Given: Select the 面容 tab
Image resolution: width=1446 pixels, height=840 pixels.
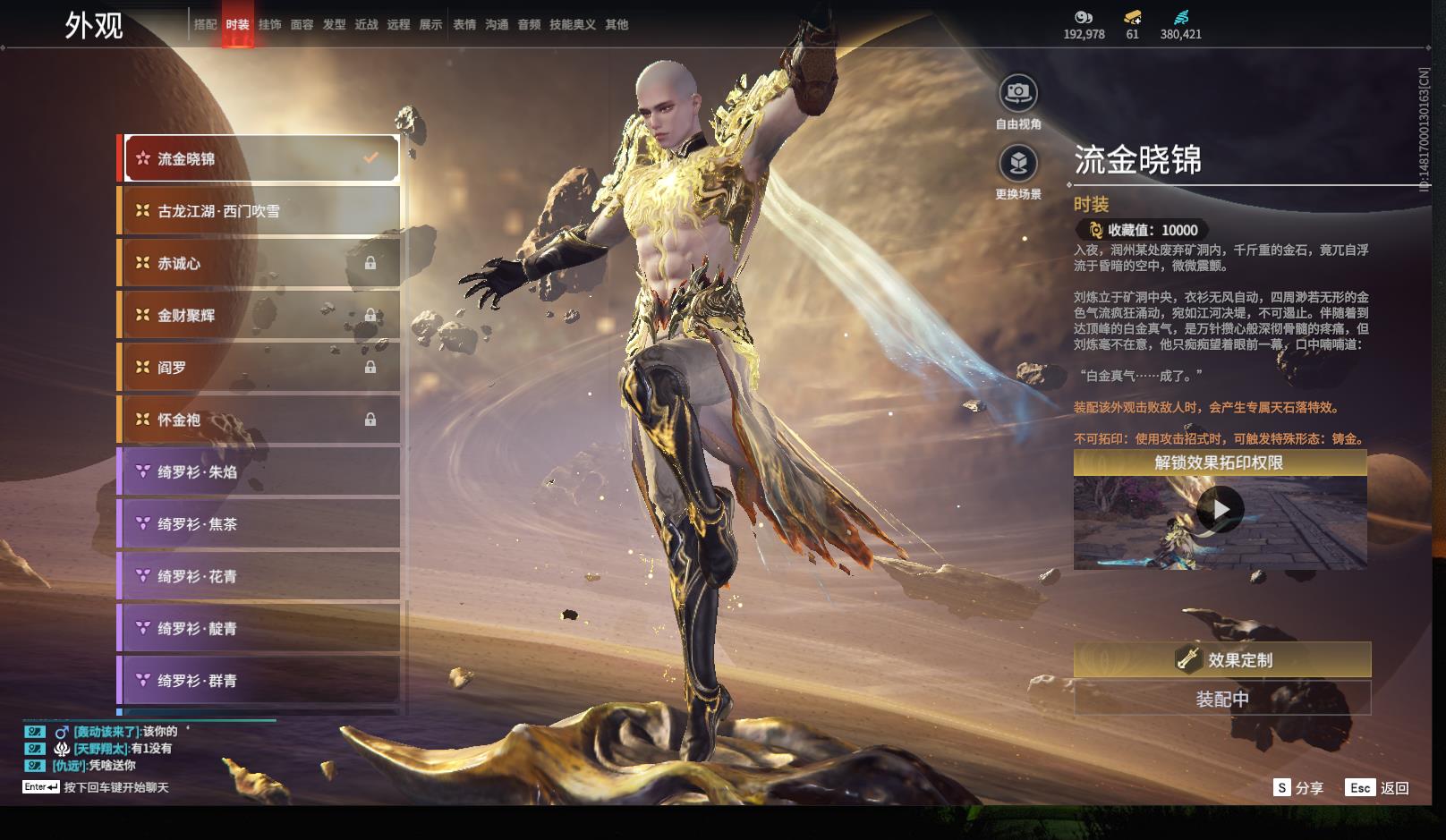Looking at the screenshot, I should coord(302,25).
